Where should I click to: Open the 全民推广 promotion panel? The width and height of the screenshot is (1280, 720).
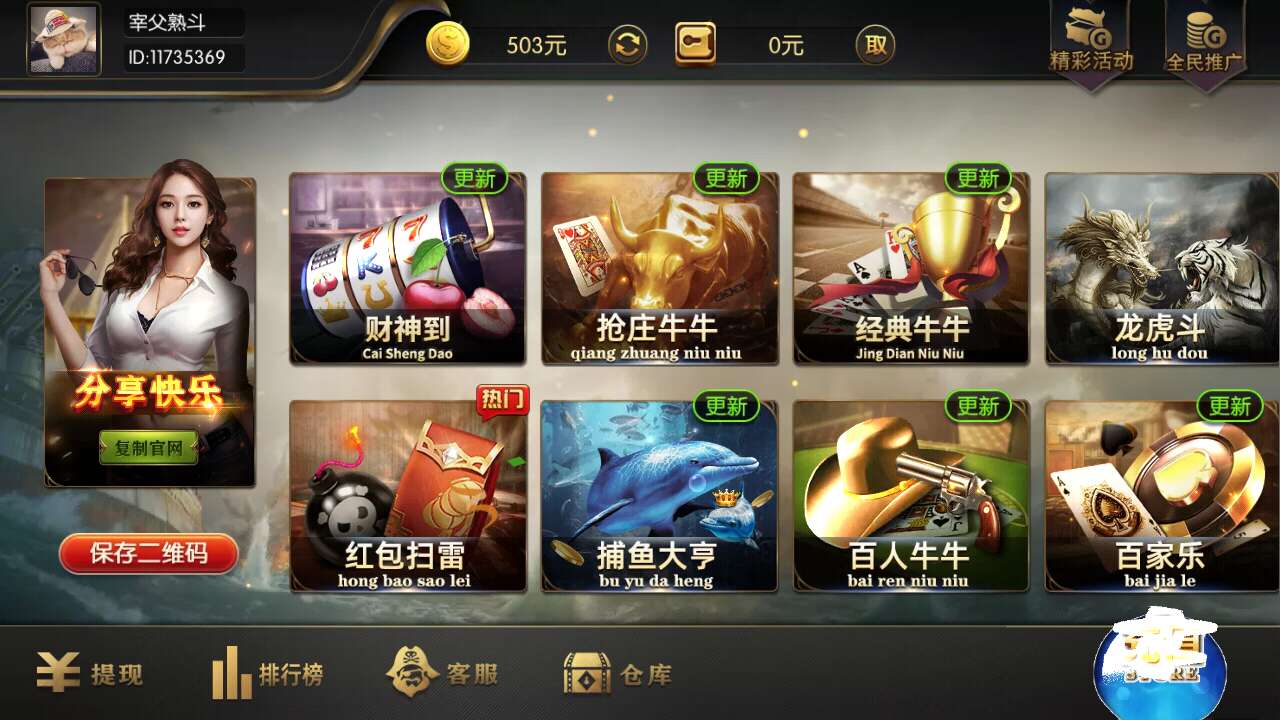[1205, 40]
